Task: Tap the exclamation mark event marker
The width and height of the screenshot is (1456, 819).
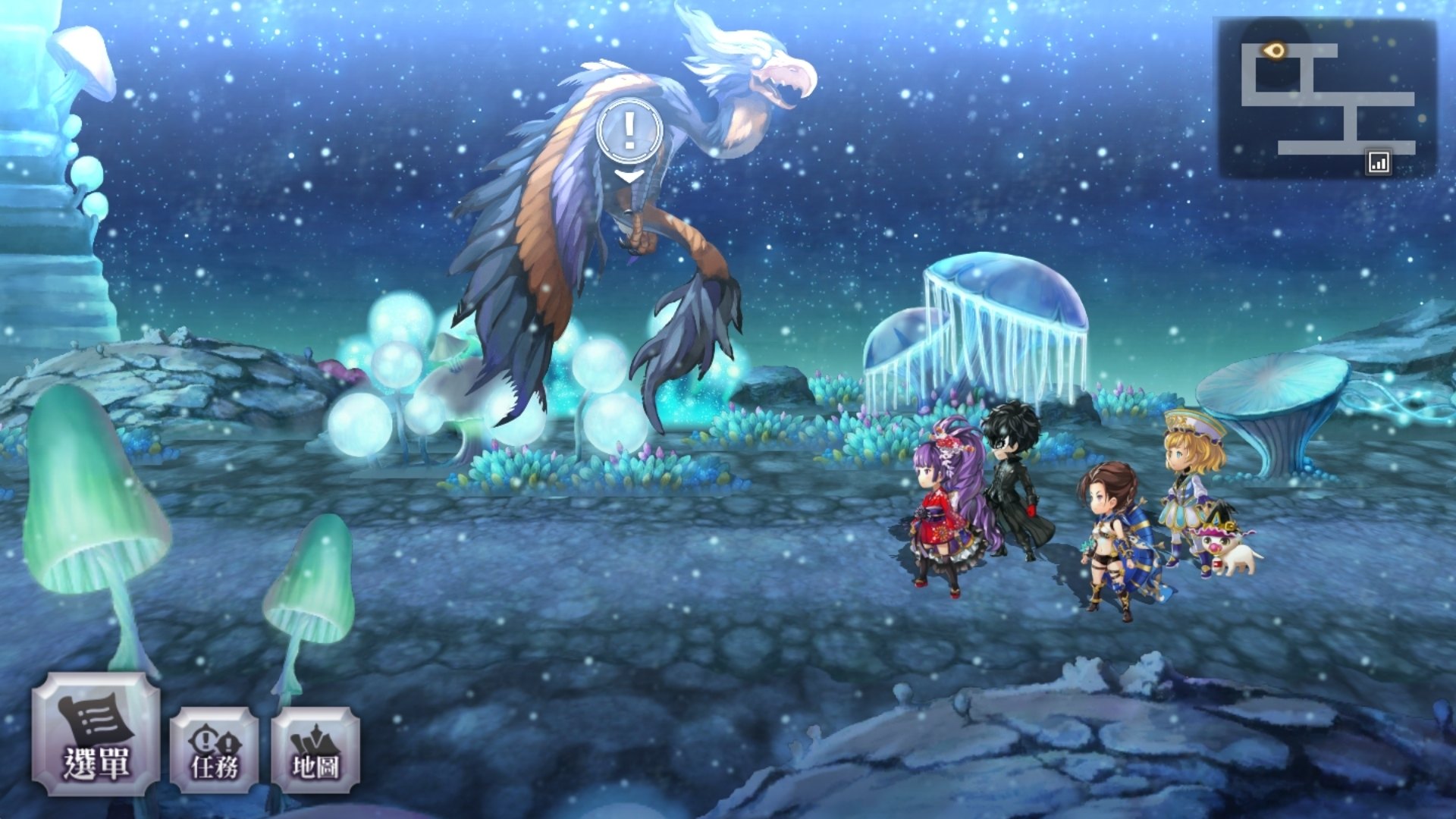Action: [629, 132]
